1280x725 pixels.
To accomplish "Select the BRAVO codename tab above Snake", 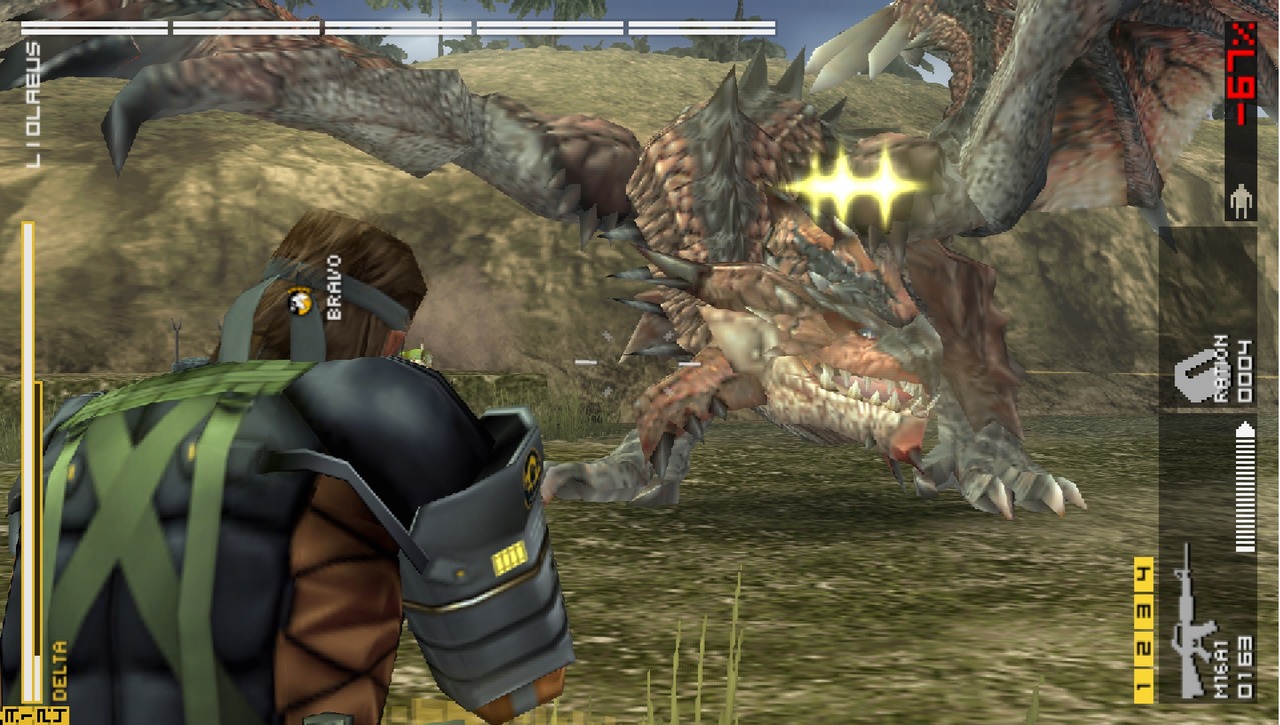I will point(333,290).
